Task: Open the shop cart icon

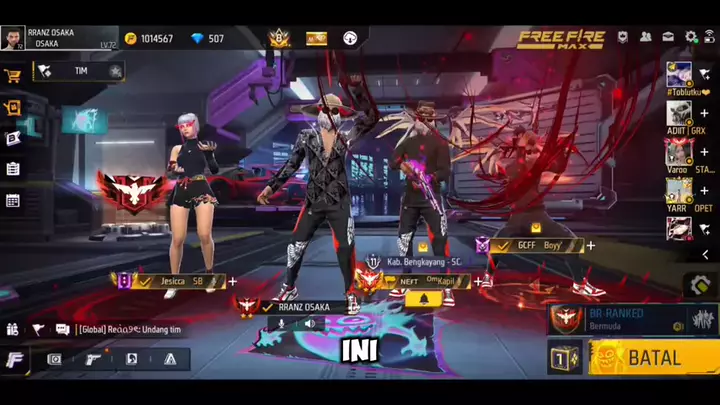Action: 13,75
